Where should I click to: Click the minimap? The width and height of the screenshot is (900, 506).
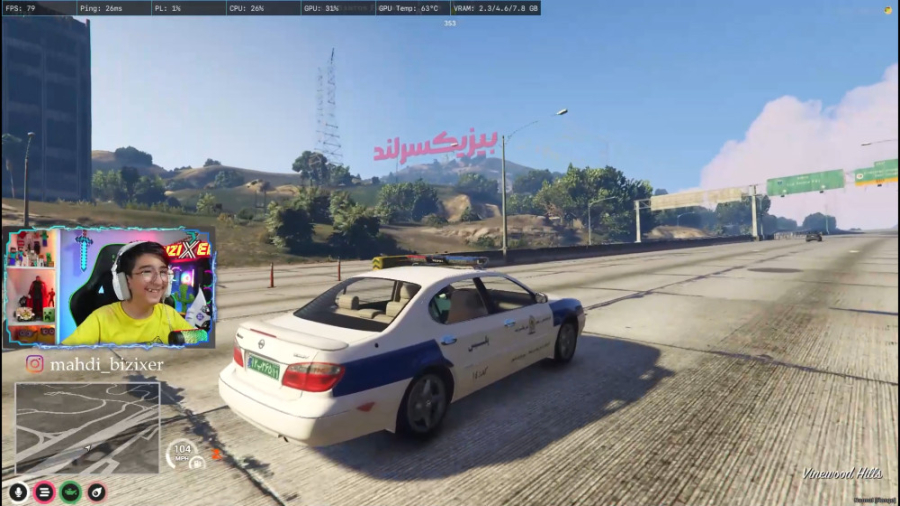coord(87,428)
